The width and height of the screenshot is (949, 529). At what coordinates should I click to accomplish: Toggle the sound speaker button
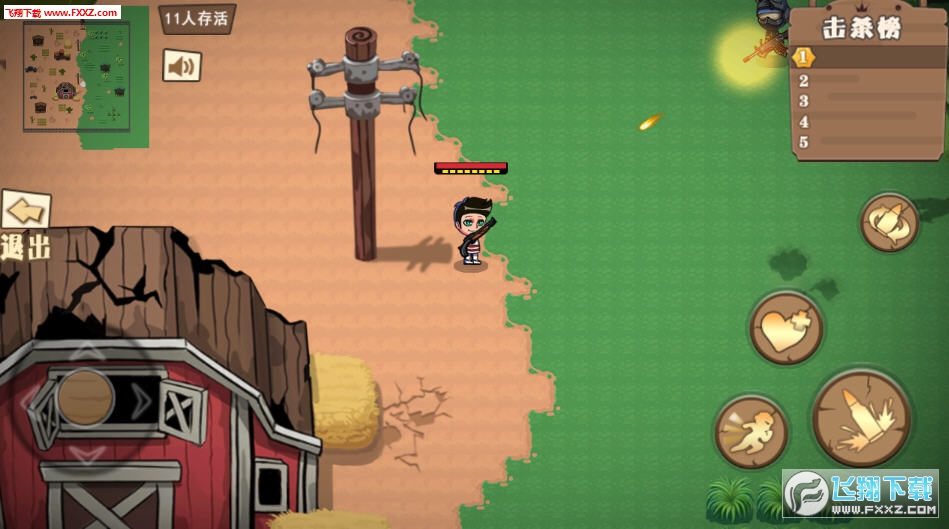pos(181,66)
